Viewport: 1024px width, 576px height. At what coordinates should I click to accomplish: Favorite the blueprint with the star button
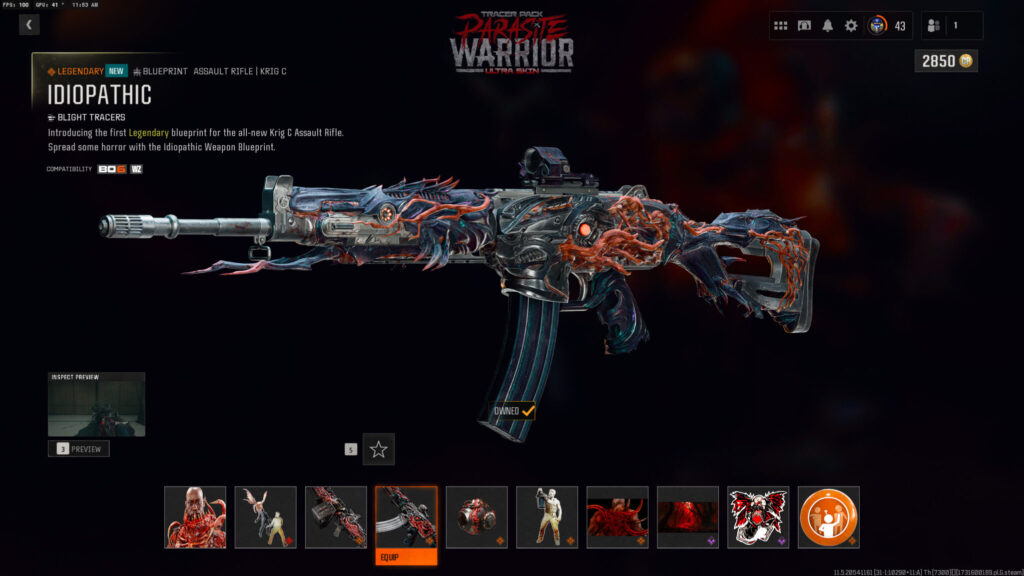click(x=378, y=449)
